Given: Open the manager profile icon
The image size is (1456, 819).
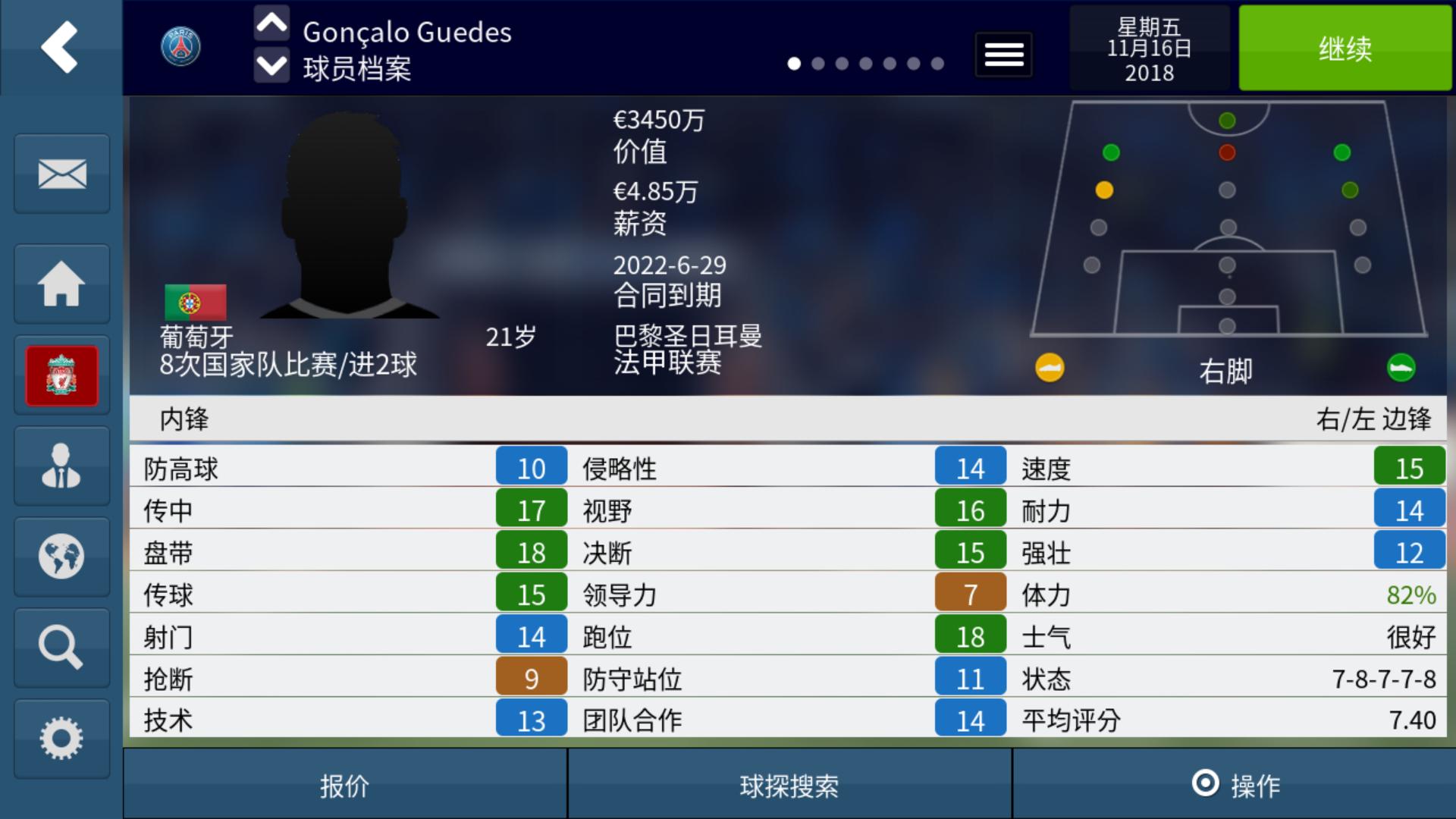Looking at the screenshot, I should [x=61, y=465].
